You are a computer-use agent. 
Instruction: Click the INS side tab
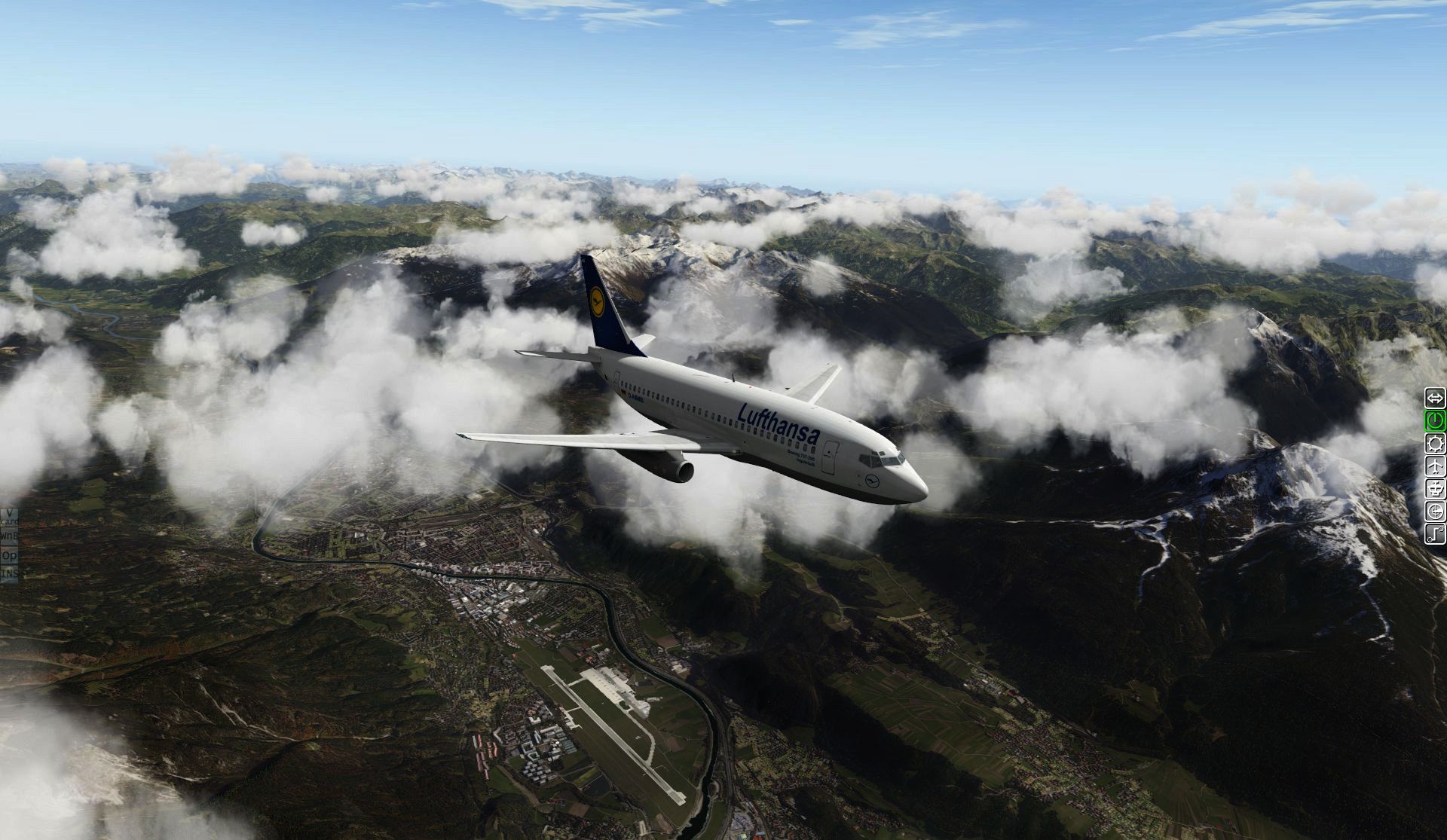tap(9, 573)
